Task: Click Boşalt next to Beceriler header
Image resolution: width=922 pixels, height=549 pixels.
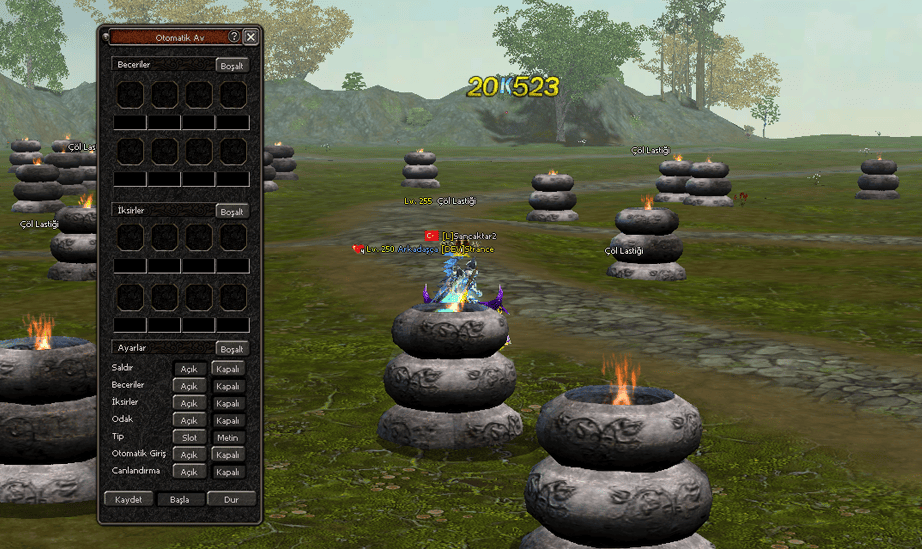Action: click(x=232, y=65)
